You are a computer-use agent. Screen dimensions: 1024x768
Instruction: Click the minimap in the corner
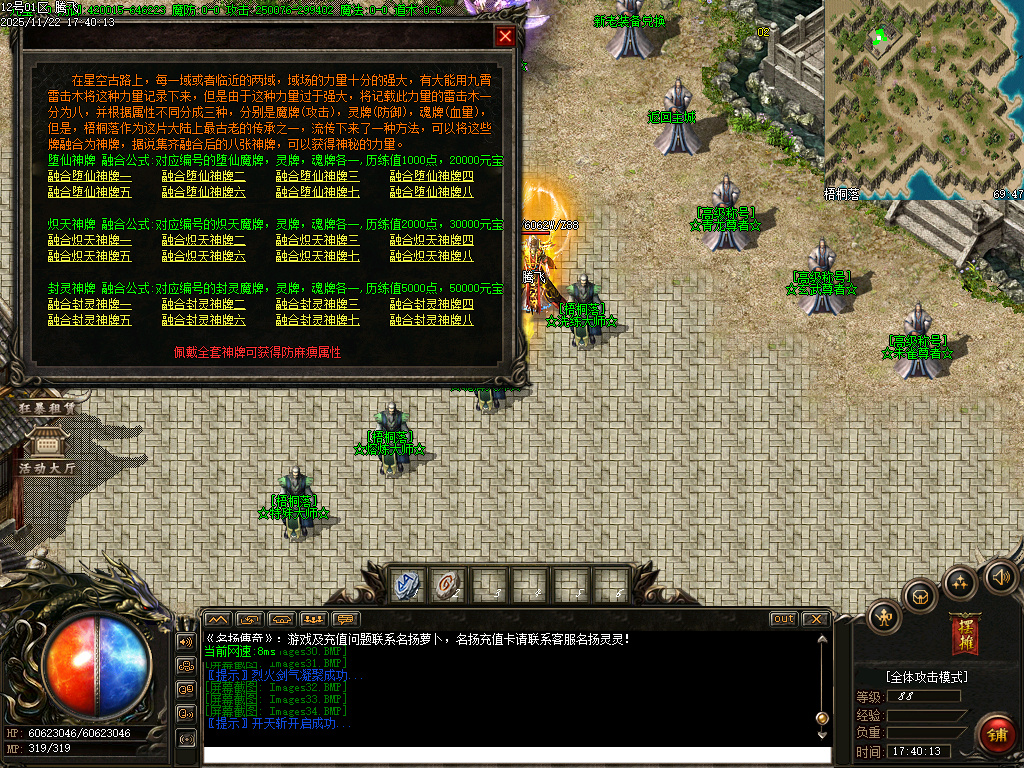[x=922, y=98]
